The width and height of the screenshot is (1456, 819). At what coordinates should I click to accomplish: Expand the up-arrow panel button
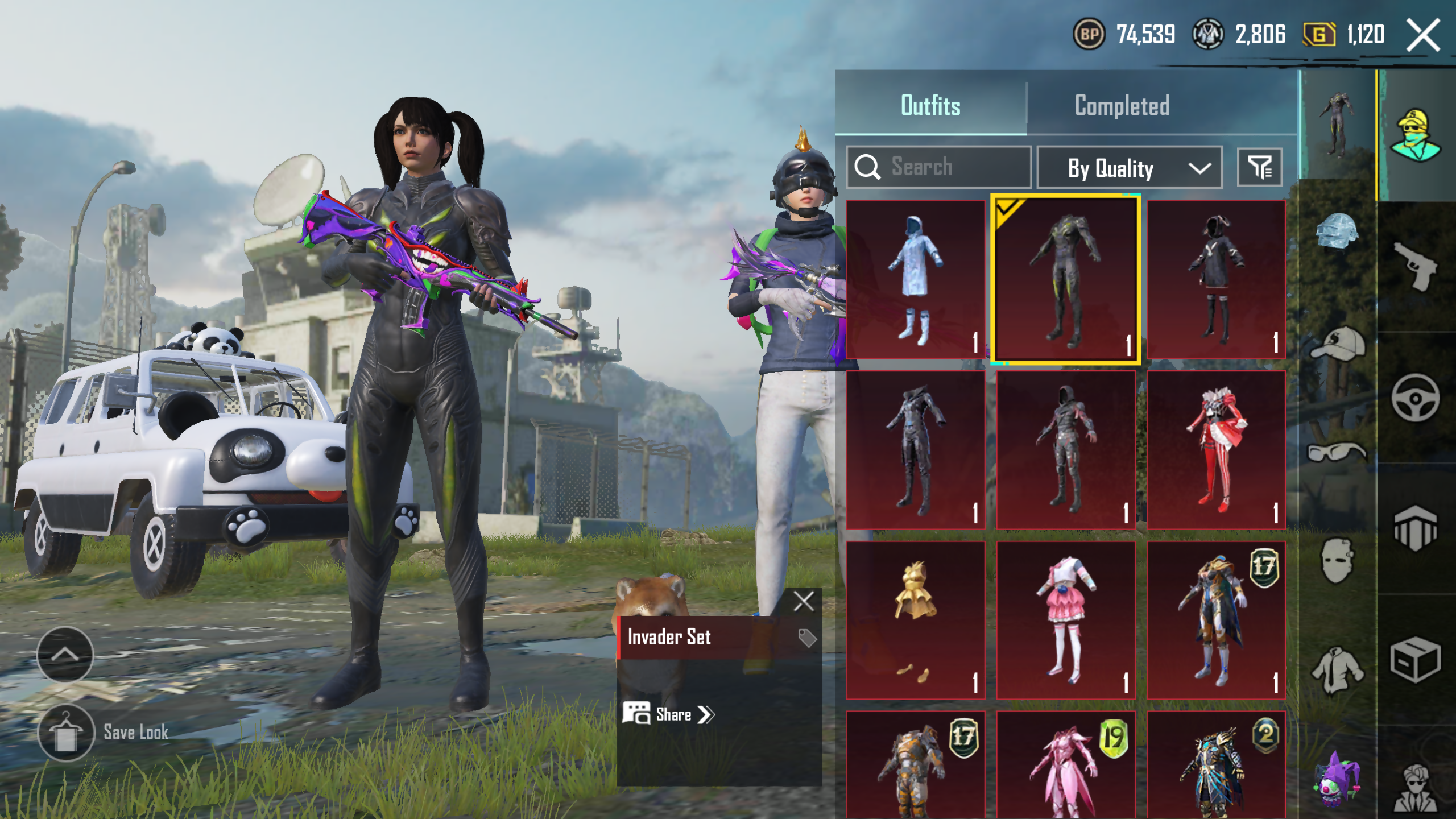click(65, 655)
